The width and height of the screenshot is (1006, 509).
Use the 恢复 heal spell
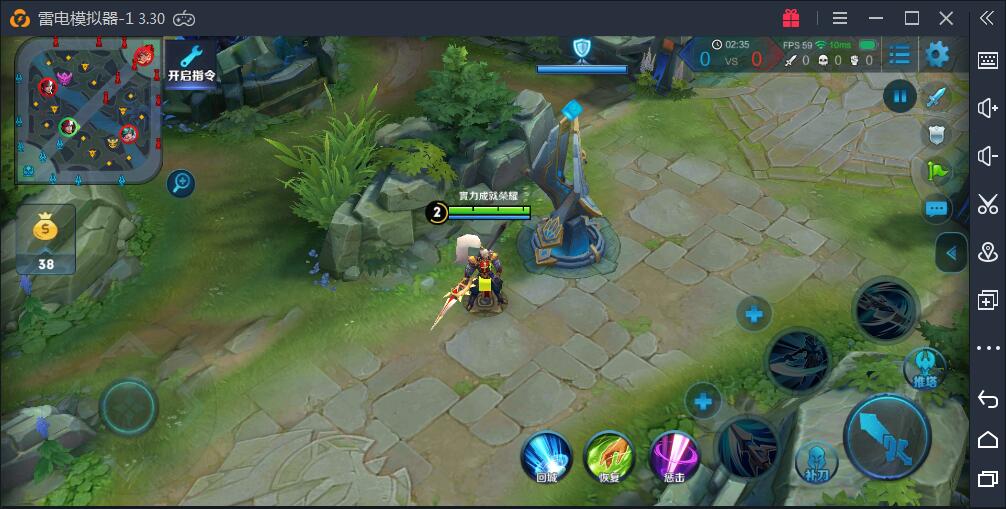(x=609, y=456)
